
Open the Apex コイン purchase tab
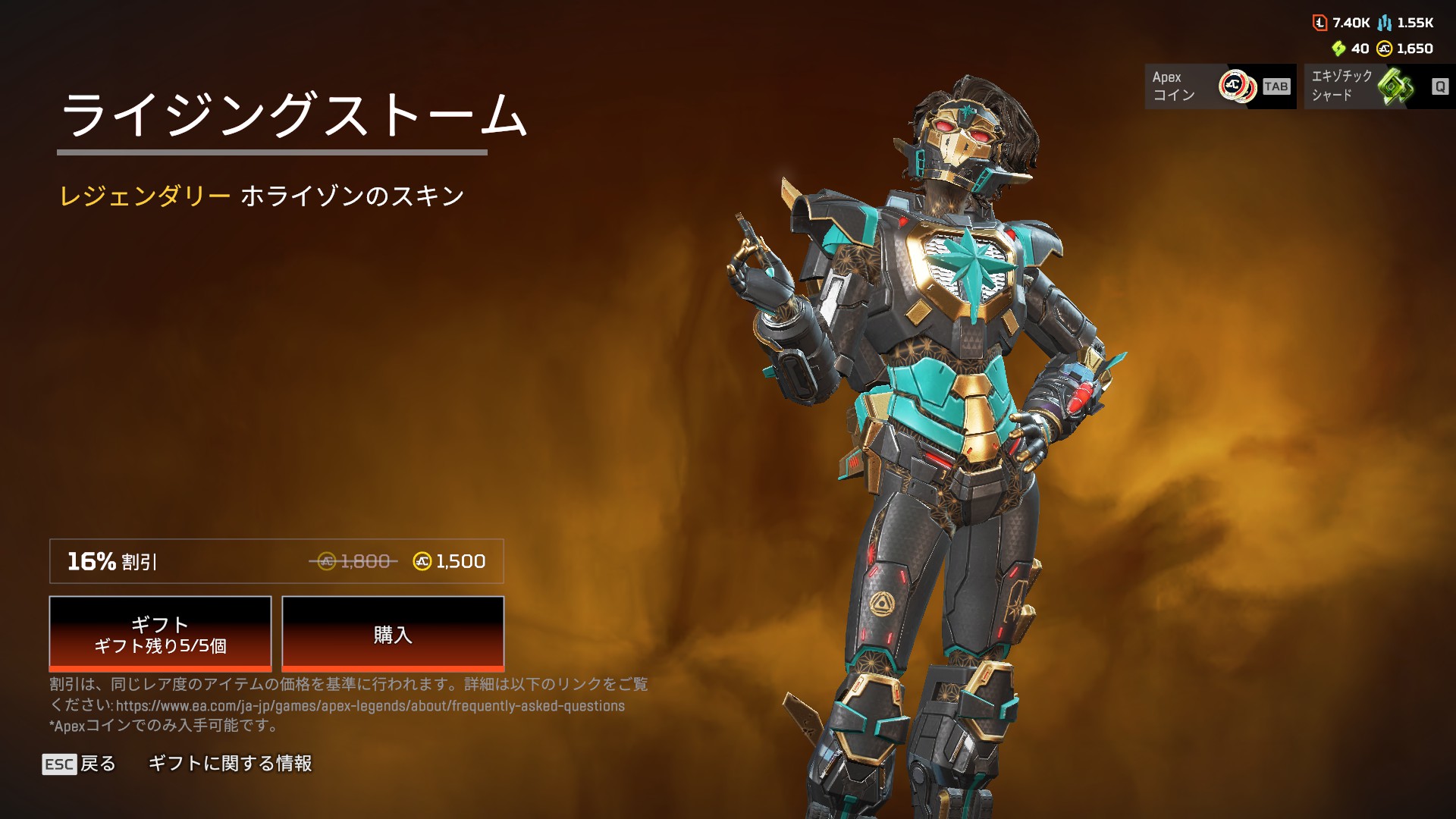coord(1220,86)
